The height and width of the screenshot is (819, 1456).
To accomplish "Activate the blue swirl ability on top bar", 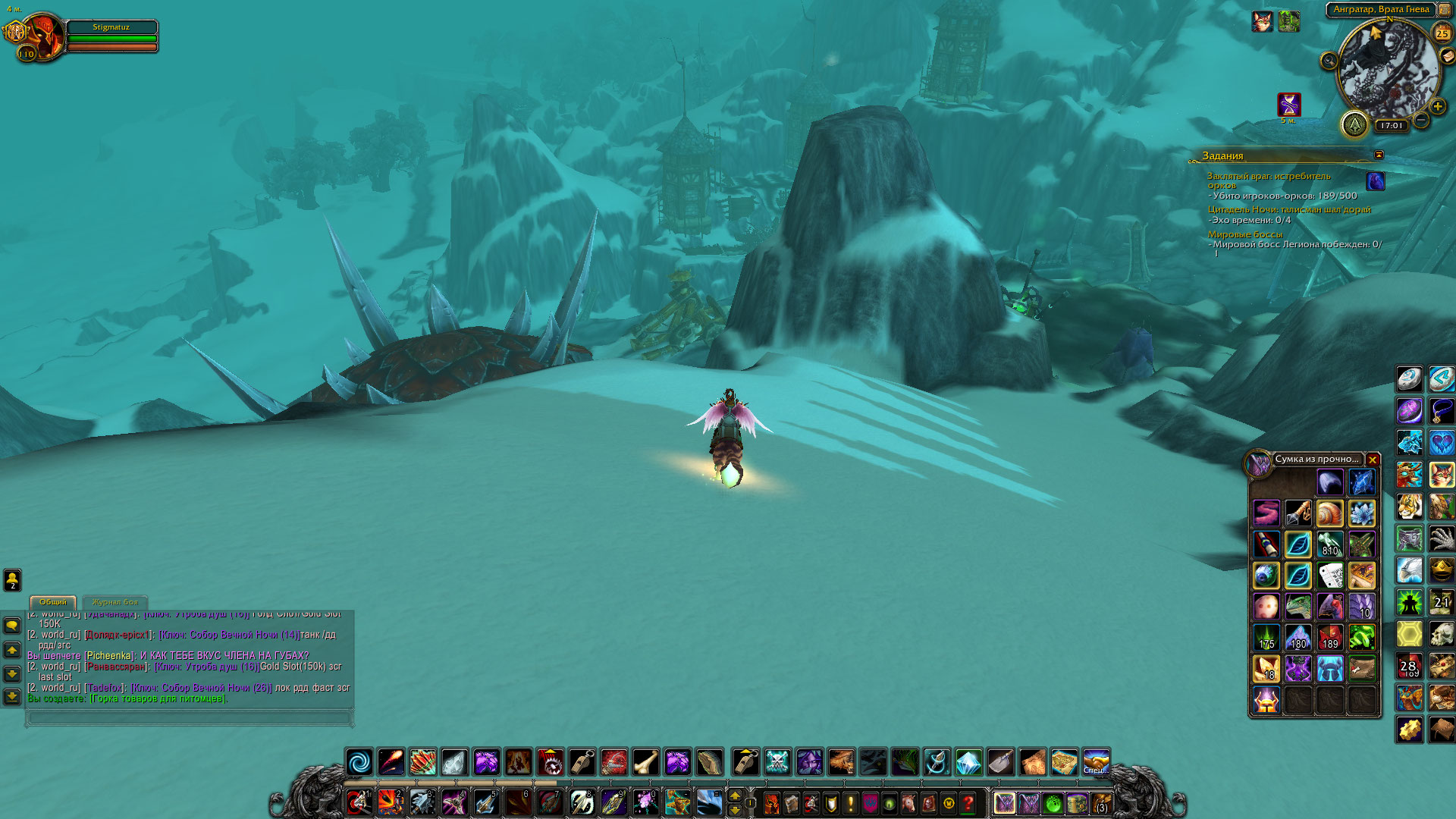I will (359, 761).
